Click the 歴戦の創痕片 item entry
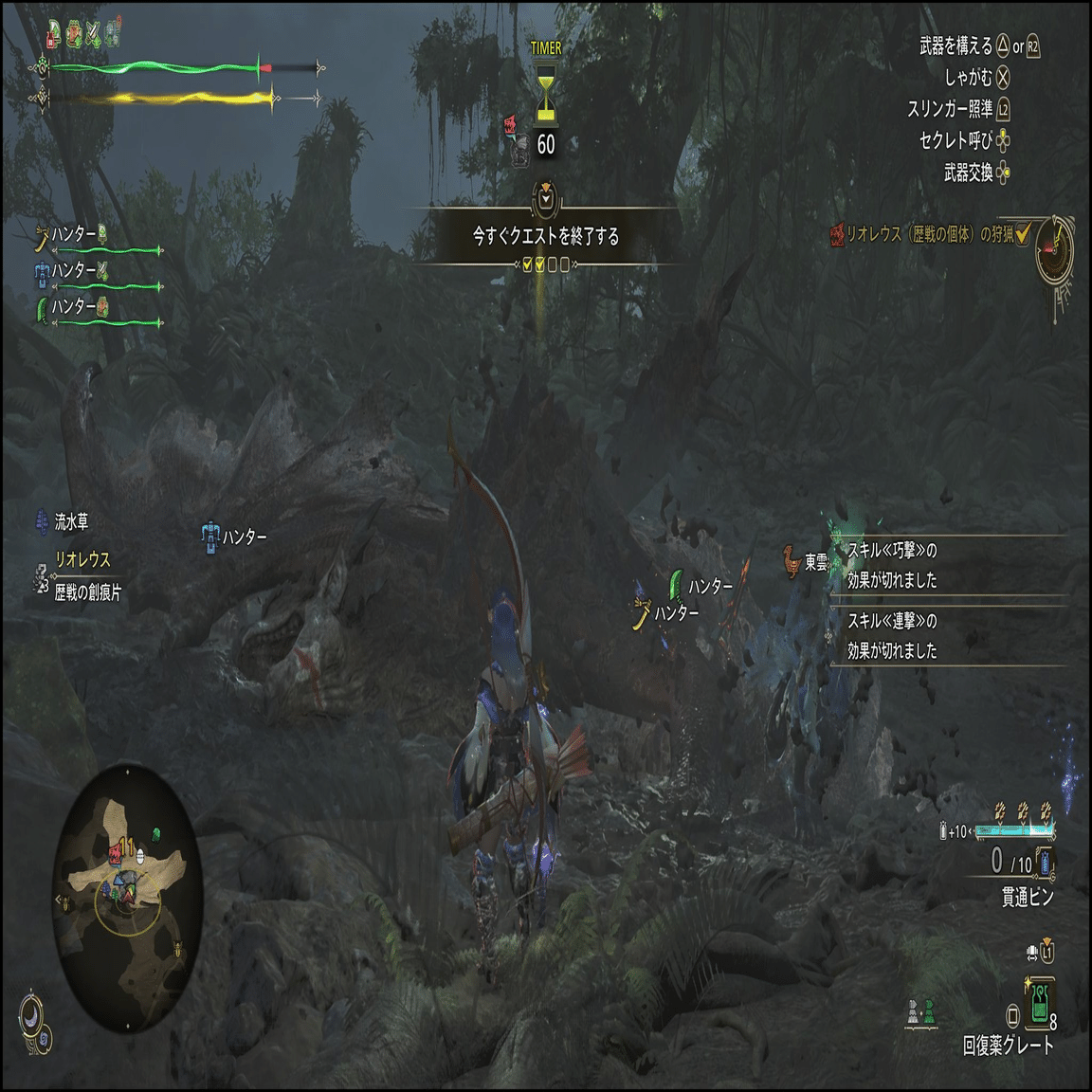The image size is (1092, 1092). (x=79, y=591)
